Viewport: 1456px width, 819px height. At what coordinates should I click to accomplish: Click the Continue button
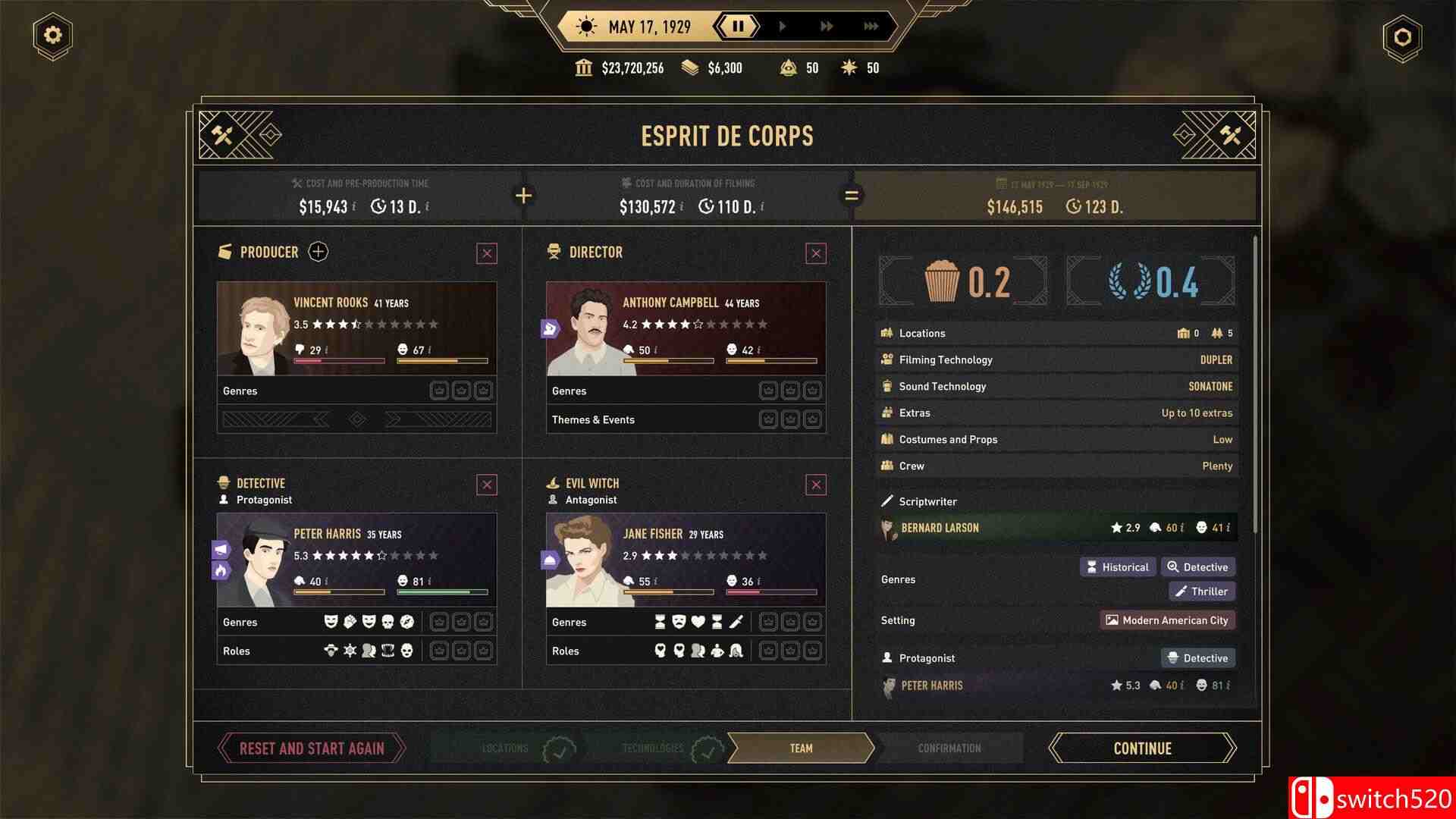1141,748
